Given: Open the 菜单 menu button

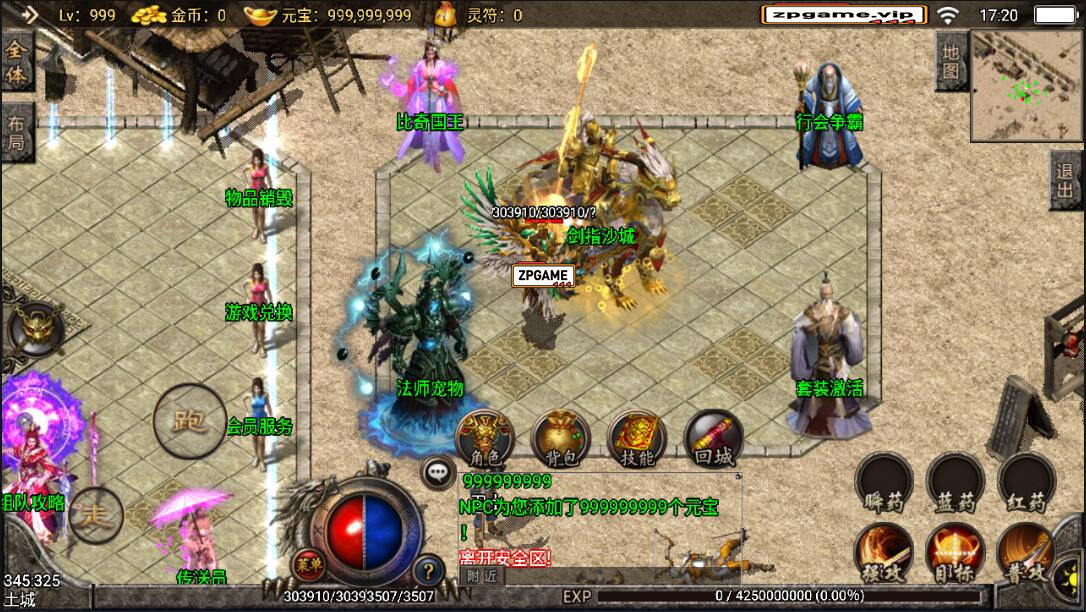Looking at the screenshot, I should (309, 565).
